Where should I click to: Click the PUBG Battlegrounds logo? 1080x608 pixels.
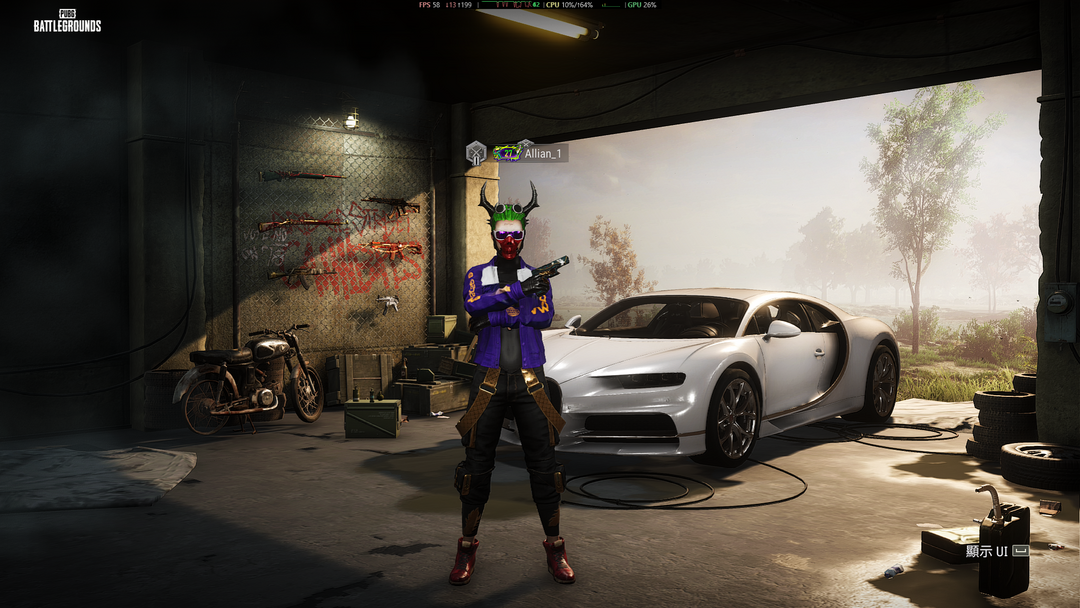tap(67, 21)
